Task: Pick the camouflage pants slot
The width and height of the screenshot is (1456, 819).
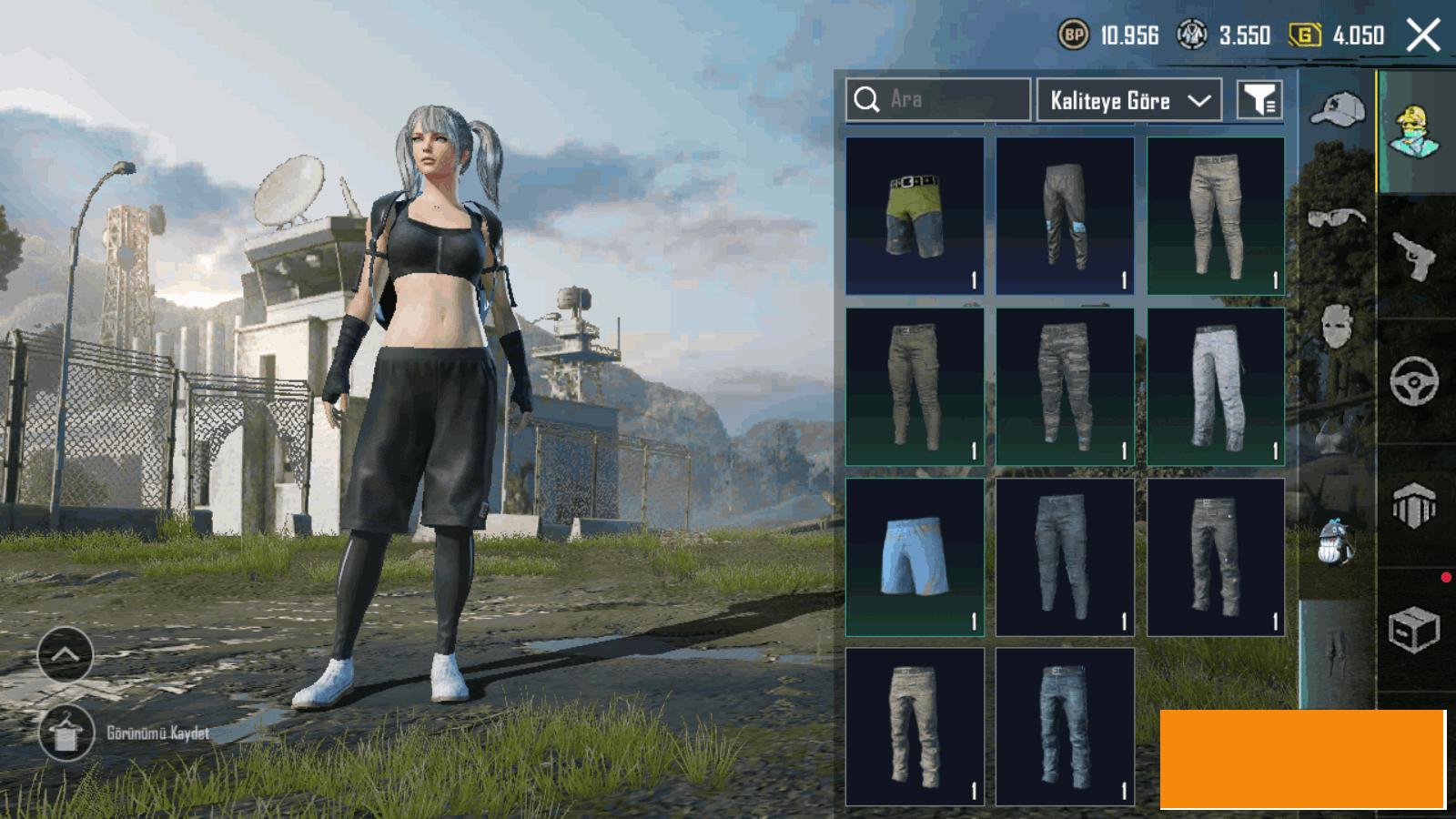Action: tap(1065, 387)
